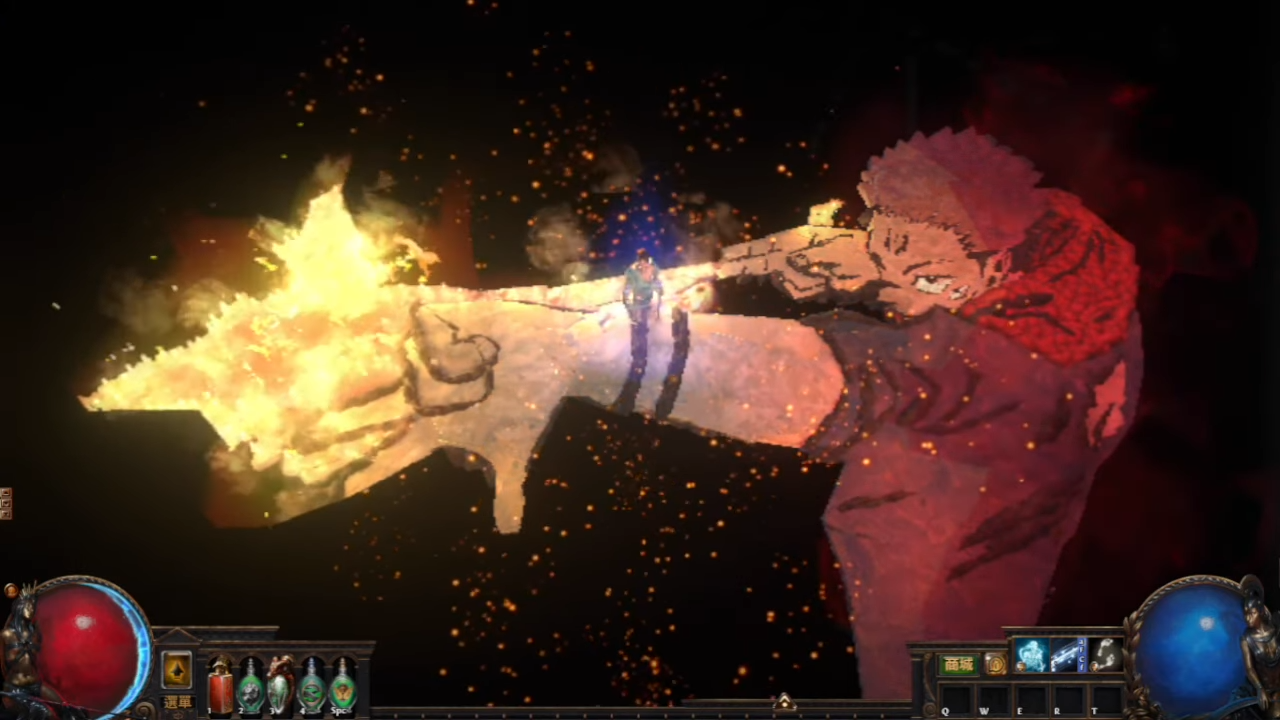Open the 商城 shop button

(x=958, y=665)
